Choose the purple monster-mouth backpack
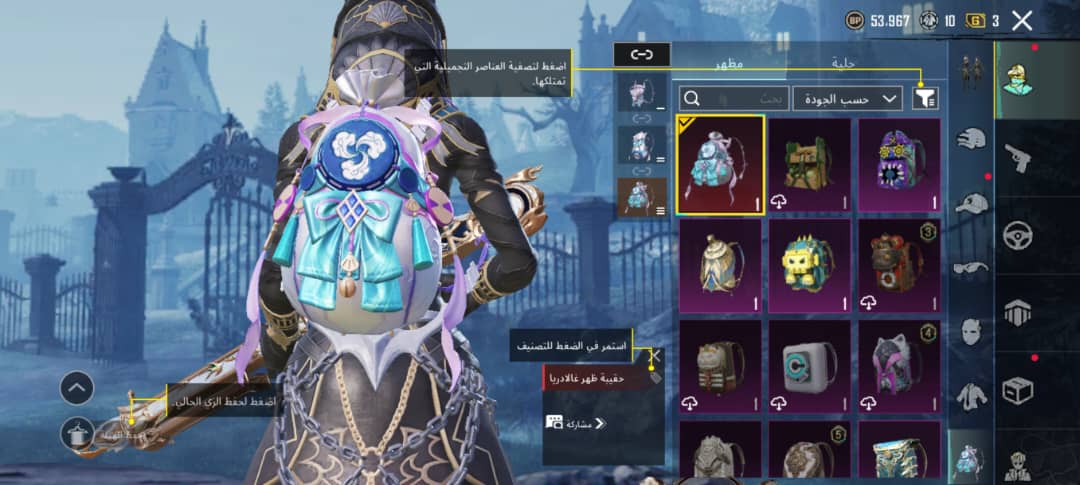The width and height of the screenshot is (1080, 485). point(900,165)
